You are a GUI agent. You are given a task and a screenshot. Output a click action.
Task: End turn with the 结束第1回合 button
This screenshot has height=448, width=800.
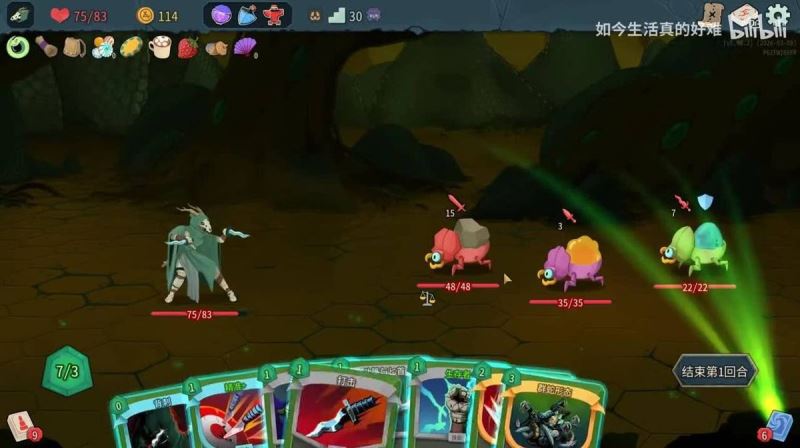715,371
